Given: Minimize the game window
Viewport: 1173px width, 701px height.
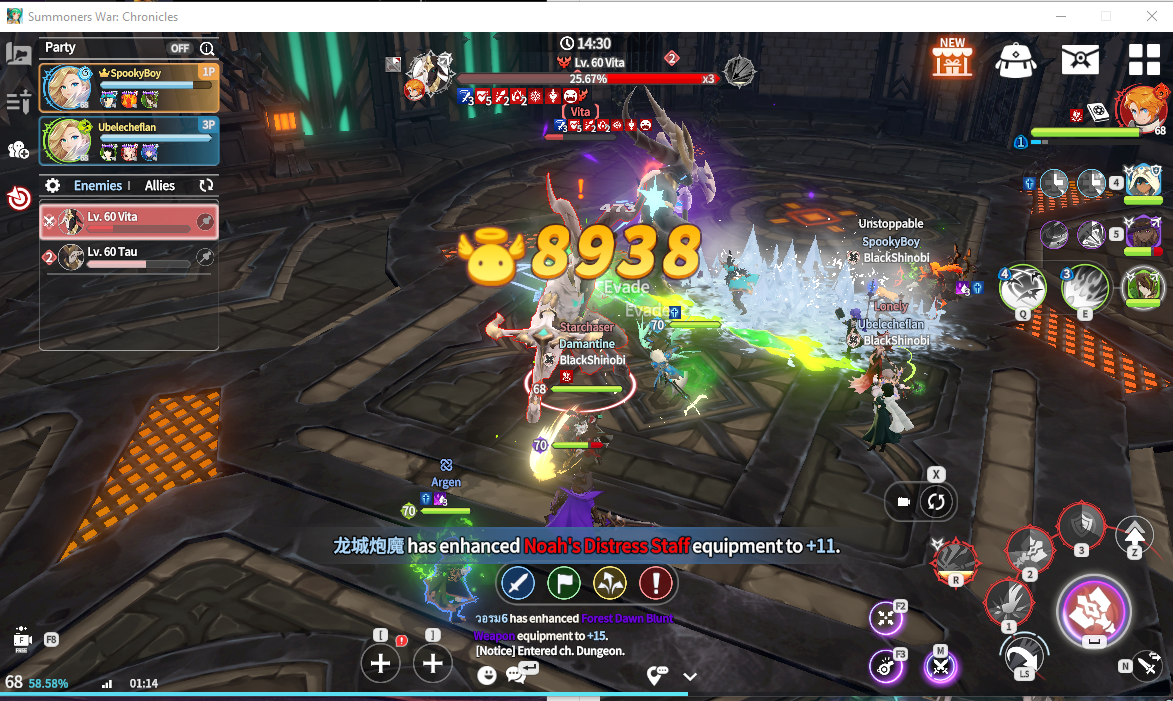Looking at the screenshot, I should pyautogui.click(x=1060, y=16).
